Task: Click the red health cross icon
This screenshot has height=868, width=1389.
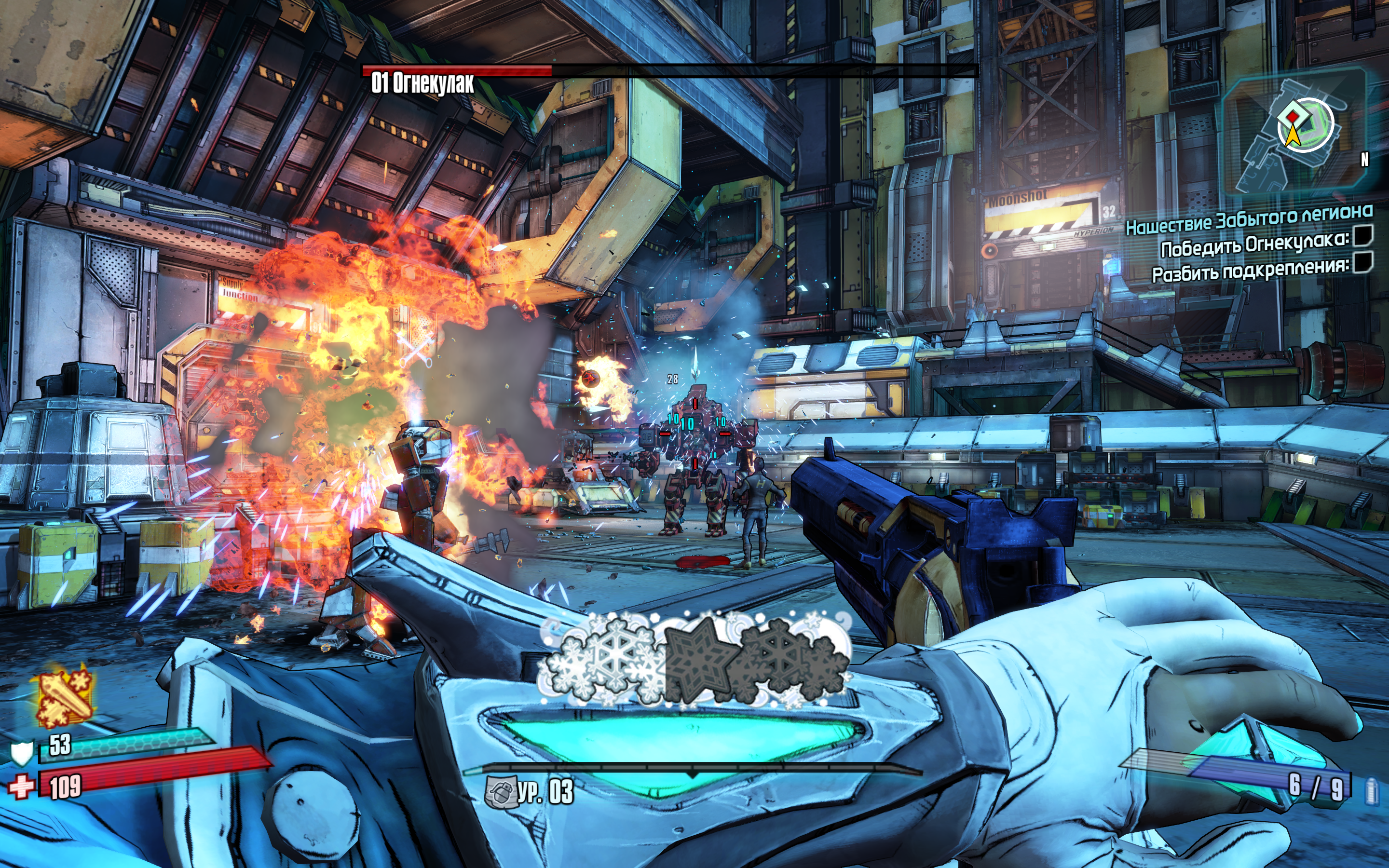Action: (21, 786)
